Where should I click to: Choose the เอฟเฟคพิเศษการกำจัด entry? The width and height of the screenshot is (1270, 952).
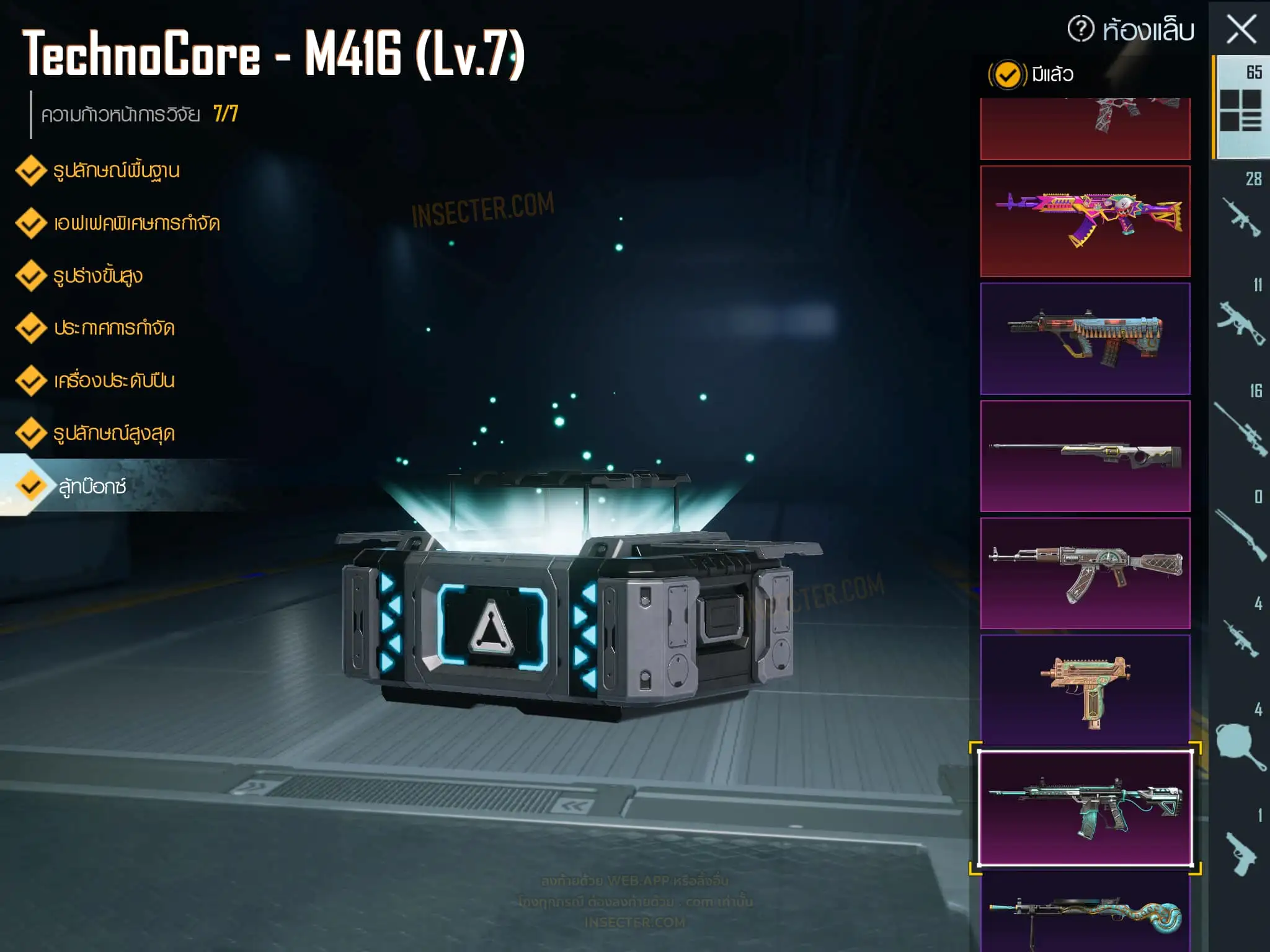[136, 223]
